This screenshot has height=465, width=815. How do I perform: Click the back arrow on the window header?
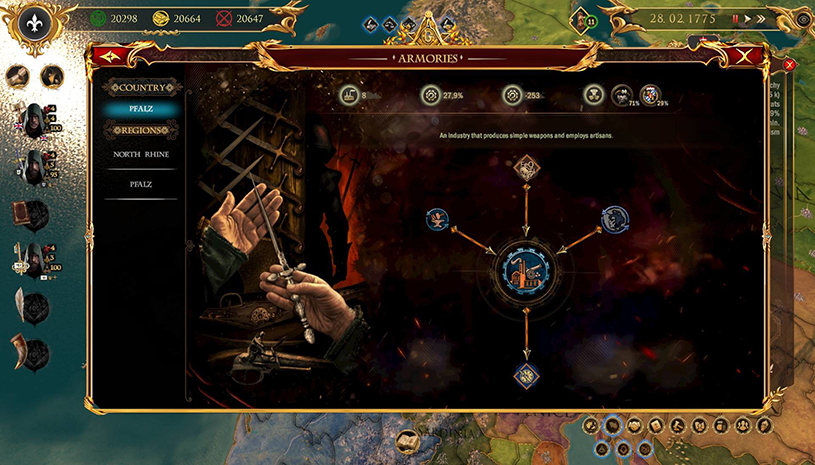(104, 57)
